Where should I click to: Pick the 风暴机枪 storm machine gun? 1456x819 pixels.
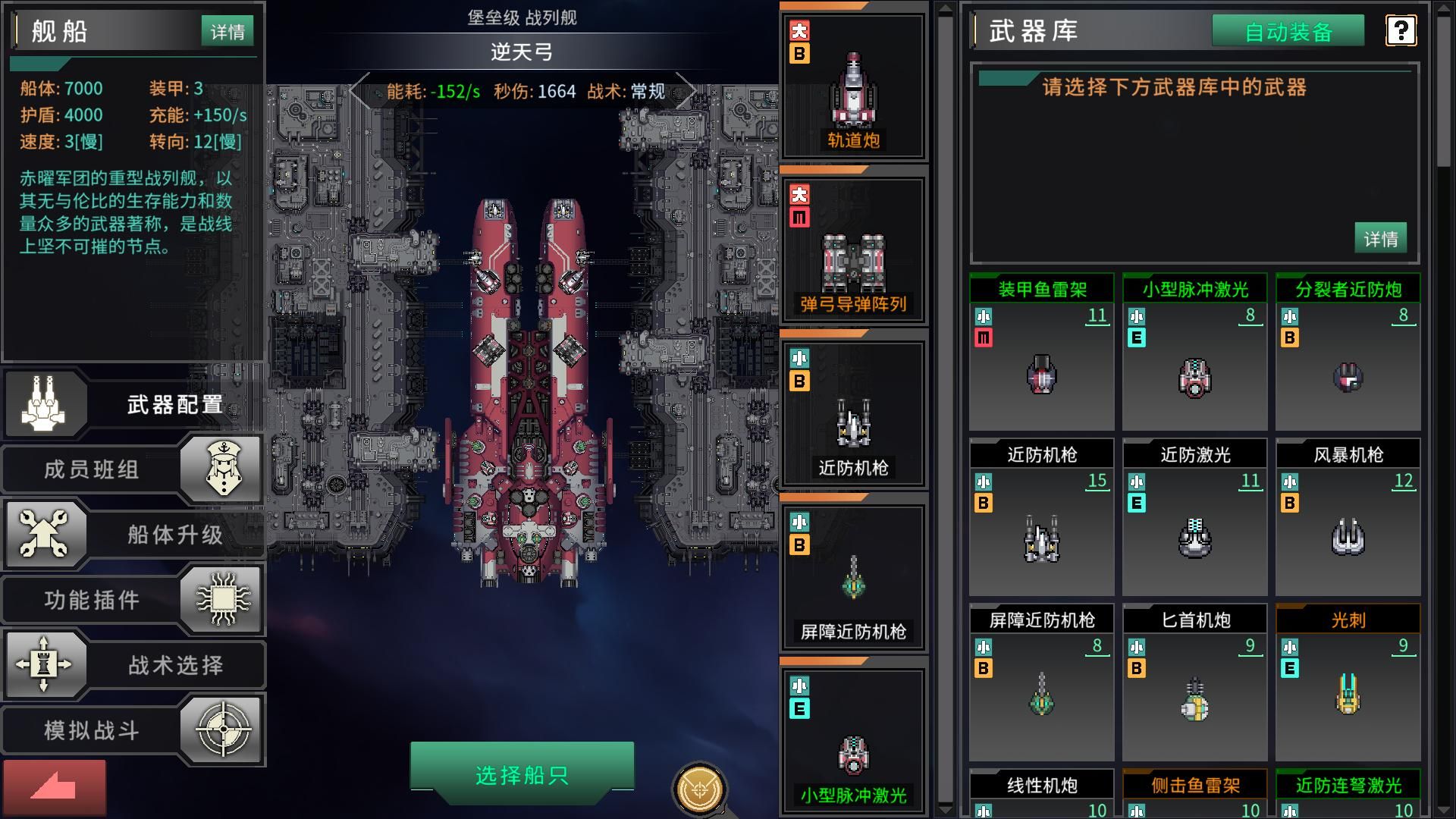pos(1348,518)
